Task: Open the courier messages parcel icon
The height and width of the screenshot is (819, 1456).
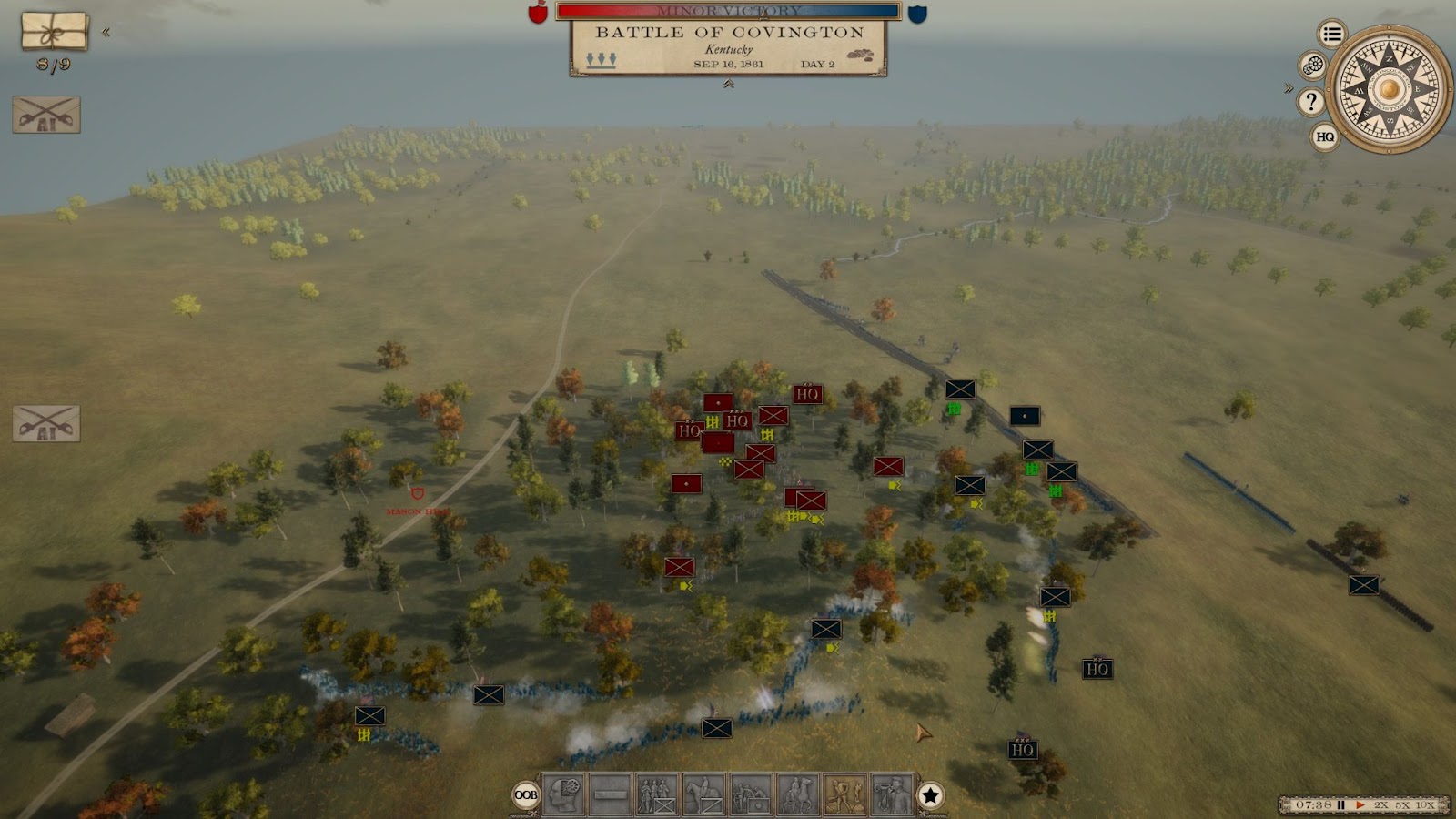Action: [x=55, y=32]
